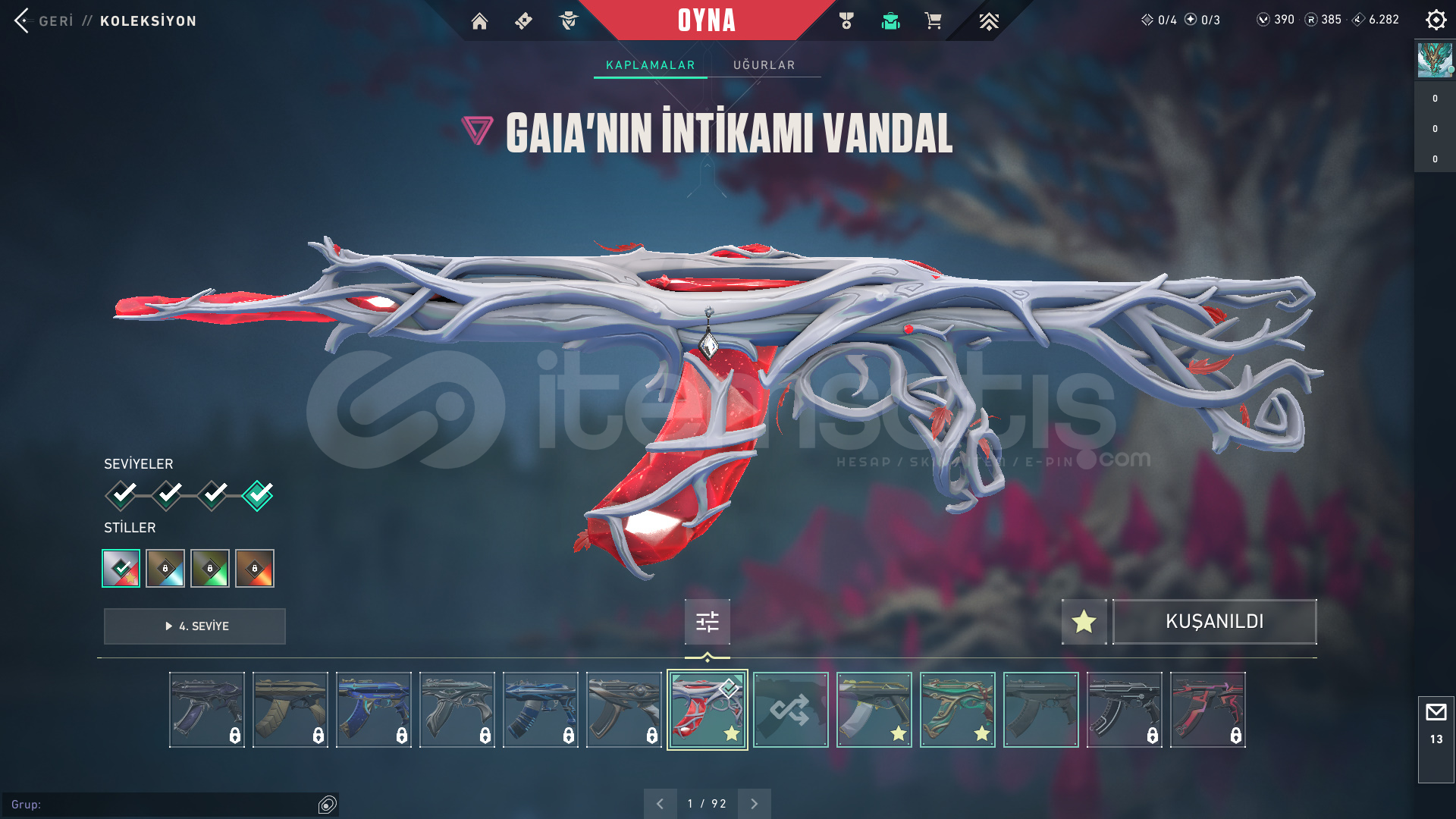Expand the 4. SEVİYE level selector

coord(194,626)
